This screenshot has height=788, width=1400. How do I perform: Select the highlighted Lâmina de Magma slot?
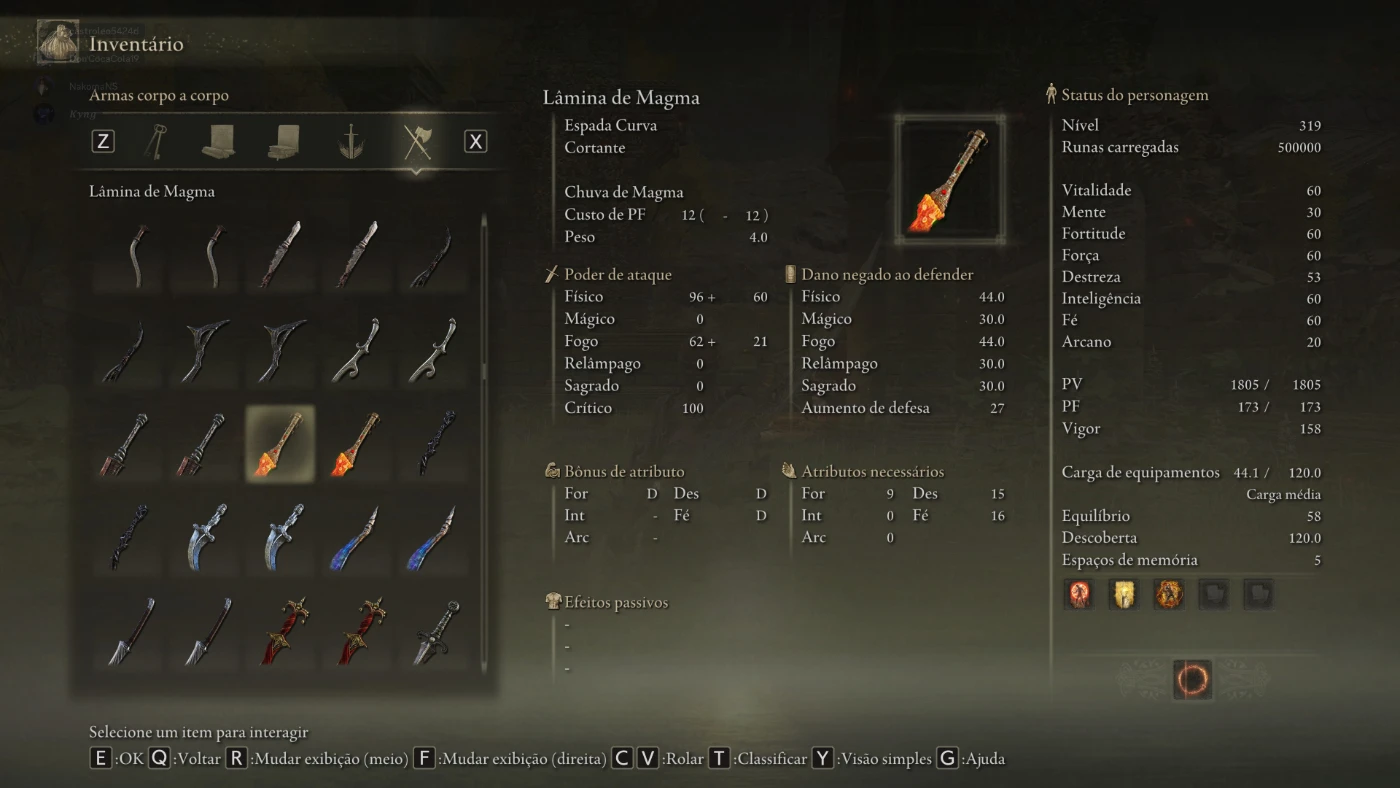pyautogui.click(x=280, y=443)
